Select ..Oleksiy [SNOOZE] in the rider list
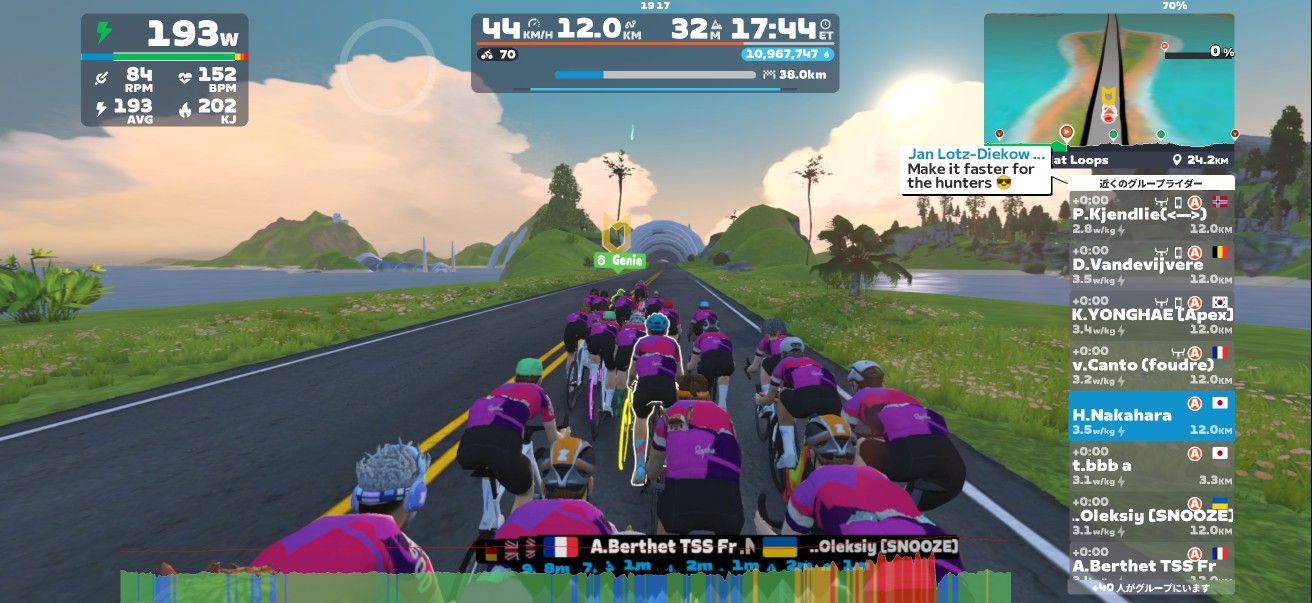Viewport: 1312px width, 603px height. pos(1151,516)
